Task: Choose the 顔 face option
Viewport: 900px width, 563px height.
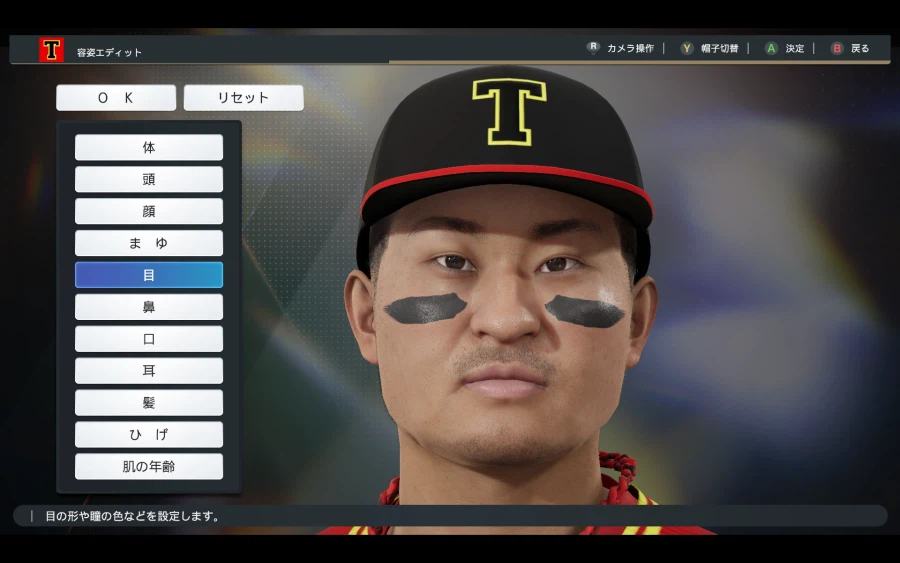Action: pos(149,212)
